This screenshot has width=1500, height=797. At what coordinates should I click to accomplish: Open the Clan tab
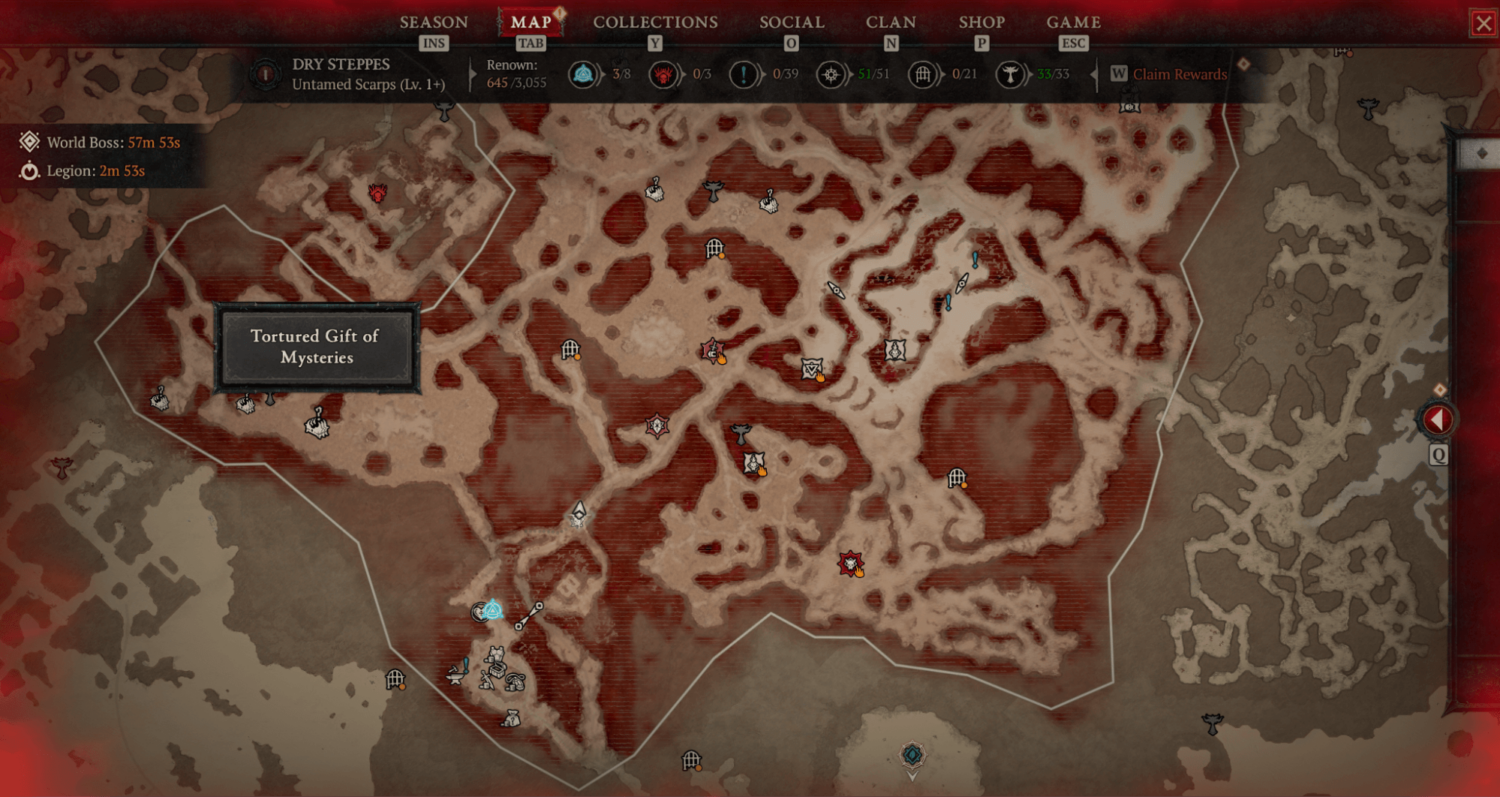[x=891, y=22]
